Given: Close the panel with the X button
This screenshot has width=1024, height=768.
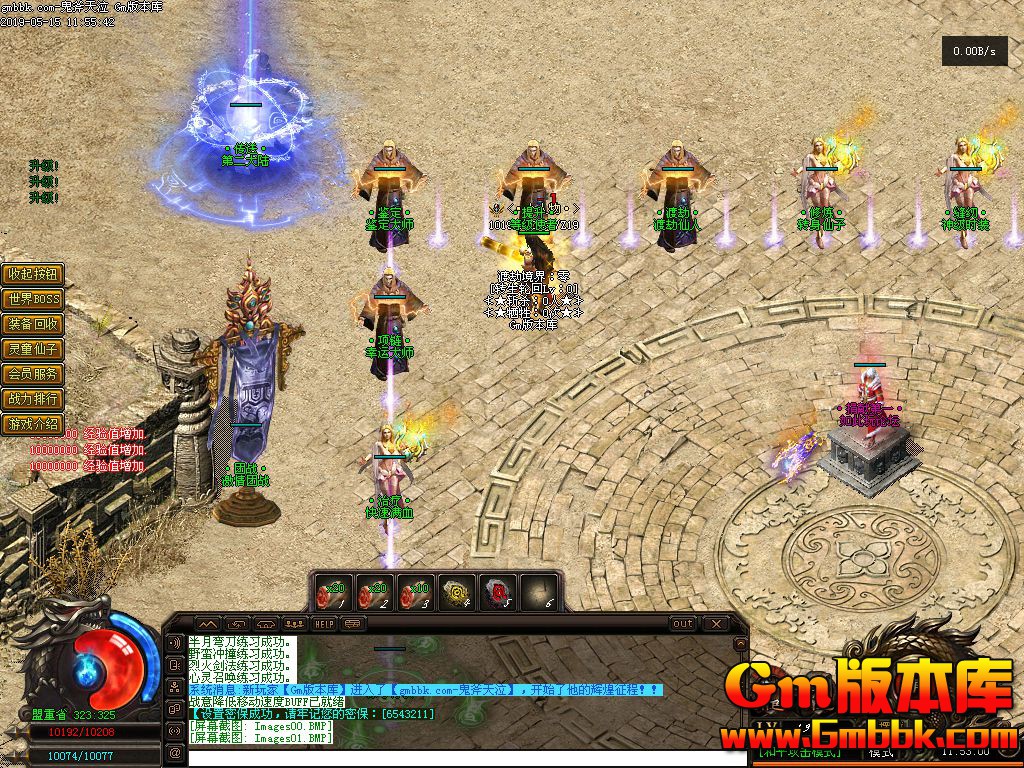Looking at the screenshot, I should coord(715,623).
